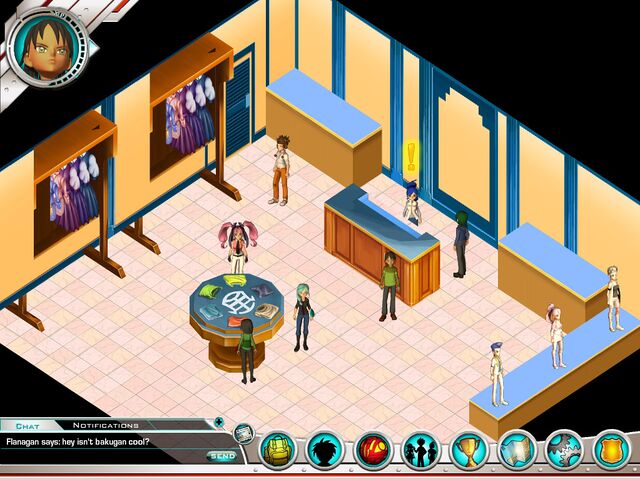The width and height of the screenshot is (640, 479).
Task: Open the backpack inventory
Action: tap(278, 450)
